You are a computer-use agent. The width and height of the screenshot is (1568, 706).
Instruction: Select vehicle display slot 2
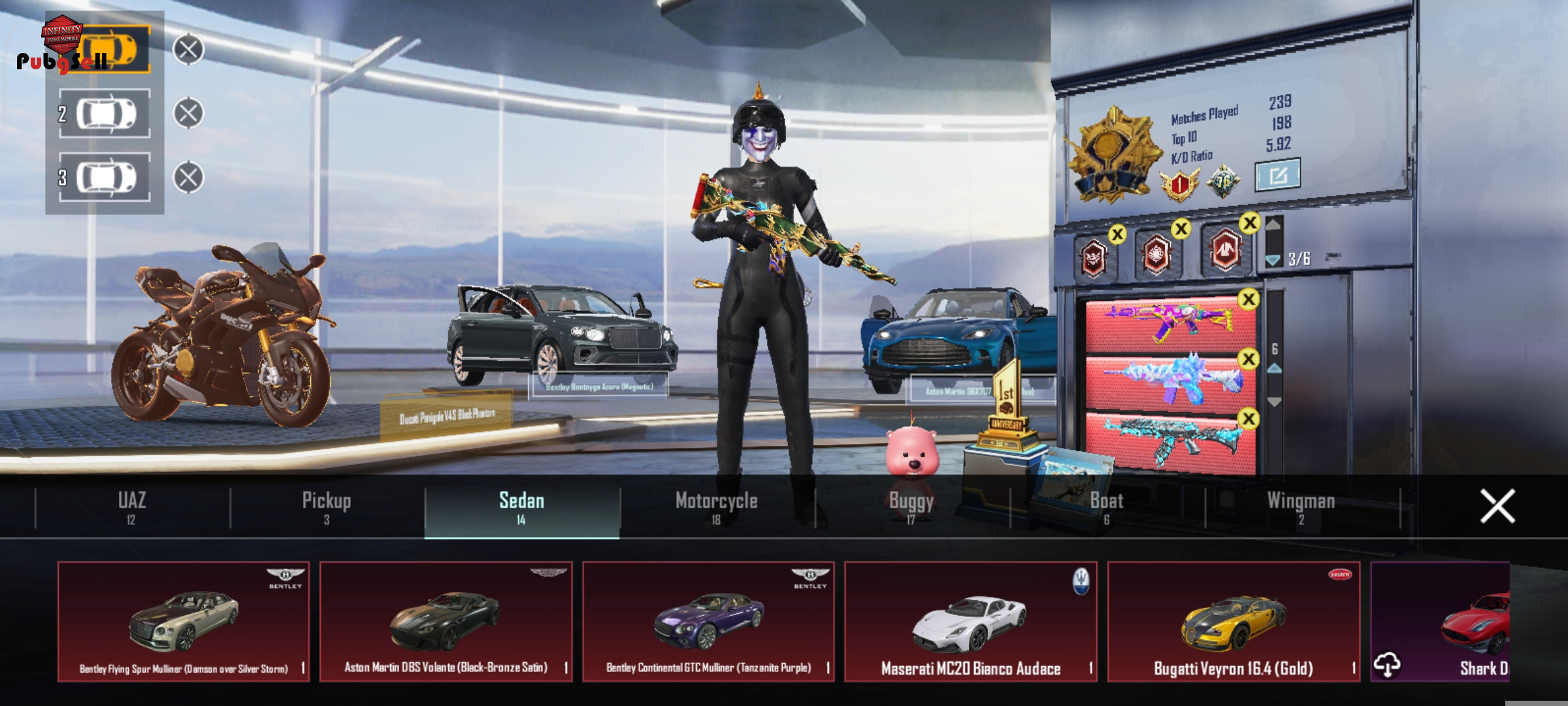click(105, 114)
